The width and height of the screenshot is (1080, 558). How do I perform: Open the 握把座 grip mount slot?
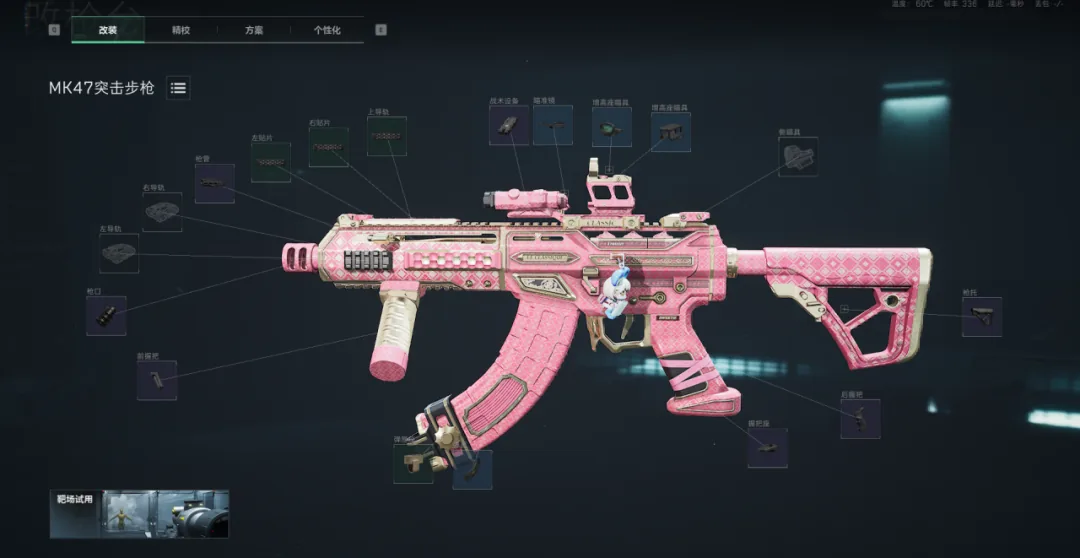coord(767,448)
